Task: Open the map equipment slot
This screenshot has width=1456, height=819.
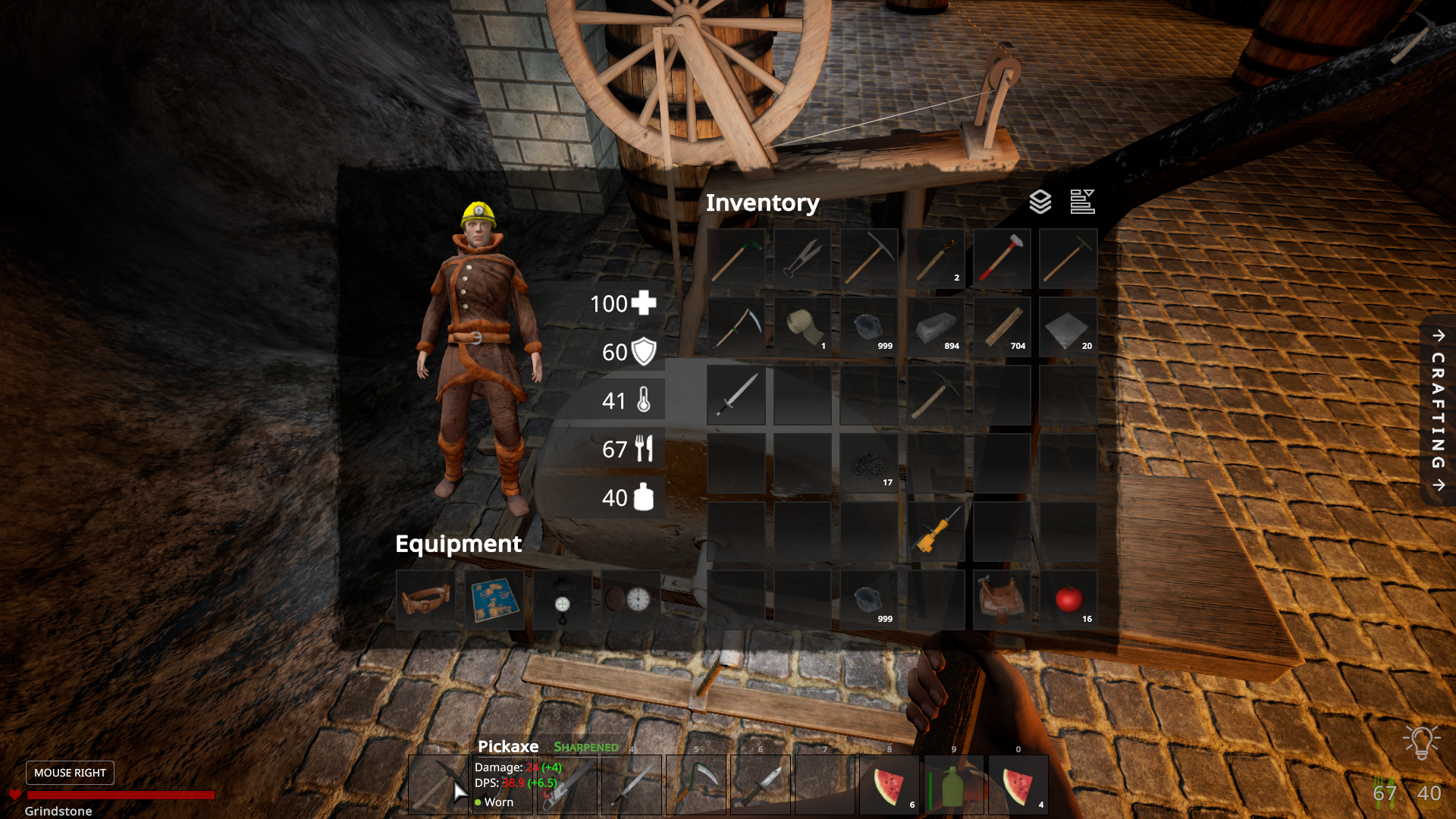Action: 494,601
